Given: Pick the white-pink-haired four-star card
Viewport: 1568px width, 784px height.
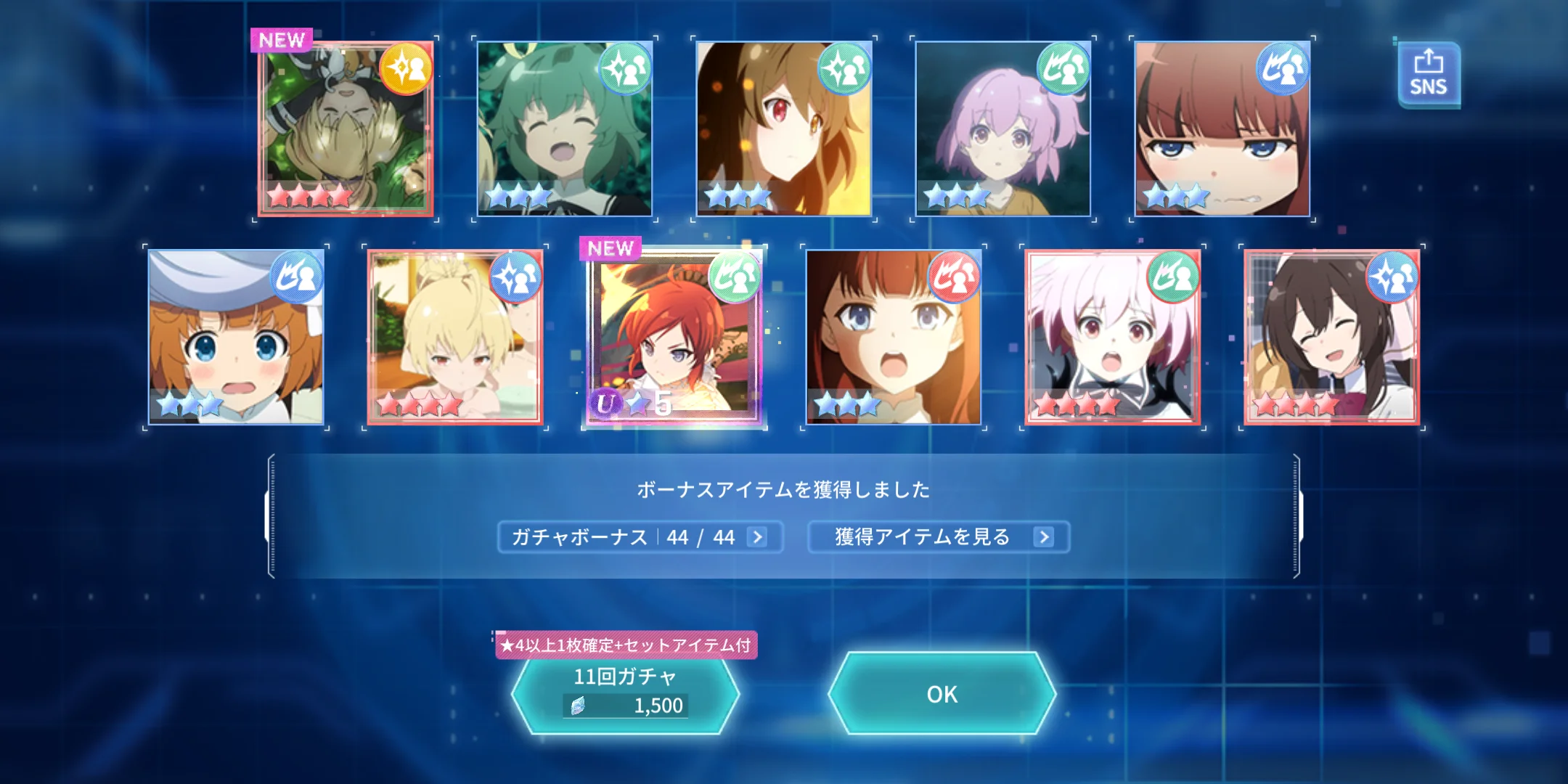Looking at the screenshot, I should point(1113,338).
